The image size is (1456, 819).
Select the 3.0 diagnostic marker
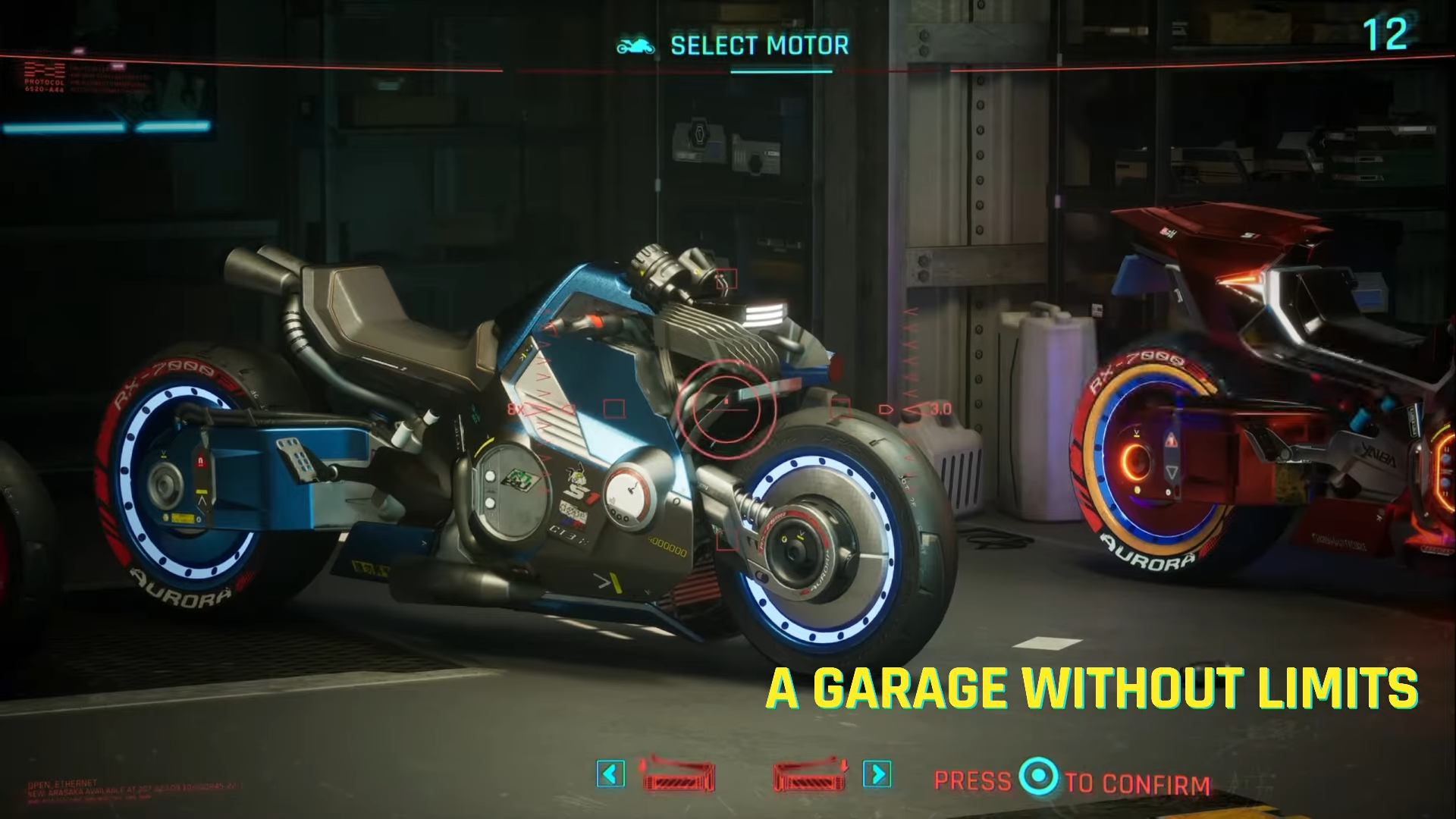pyautogui.click(x=939, y=408)
